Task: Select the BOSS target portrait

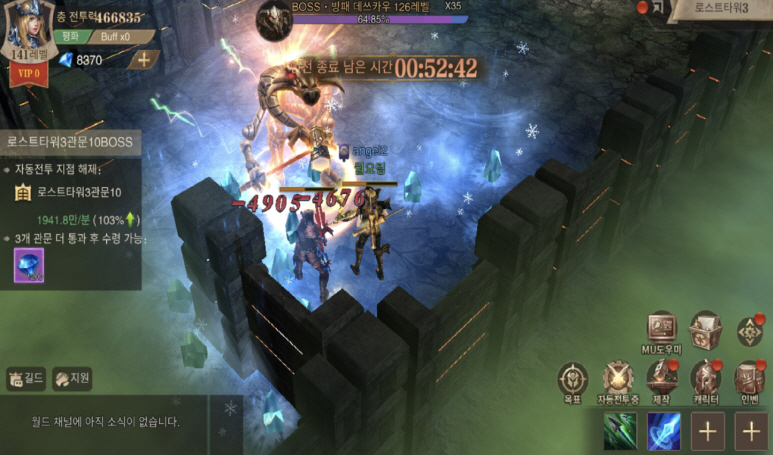Action: [x=273, y=16]
